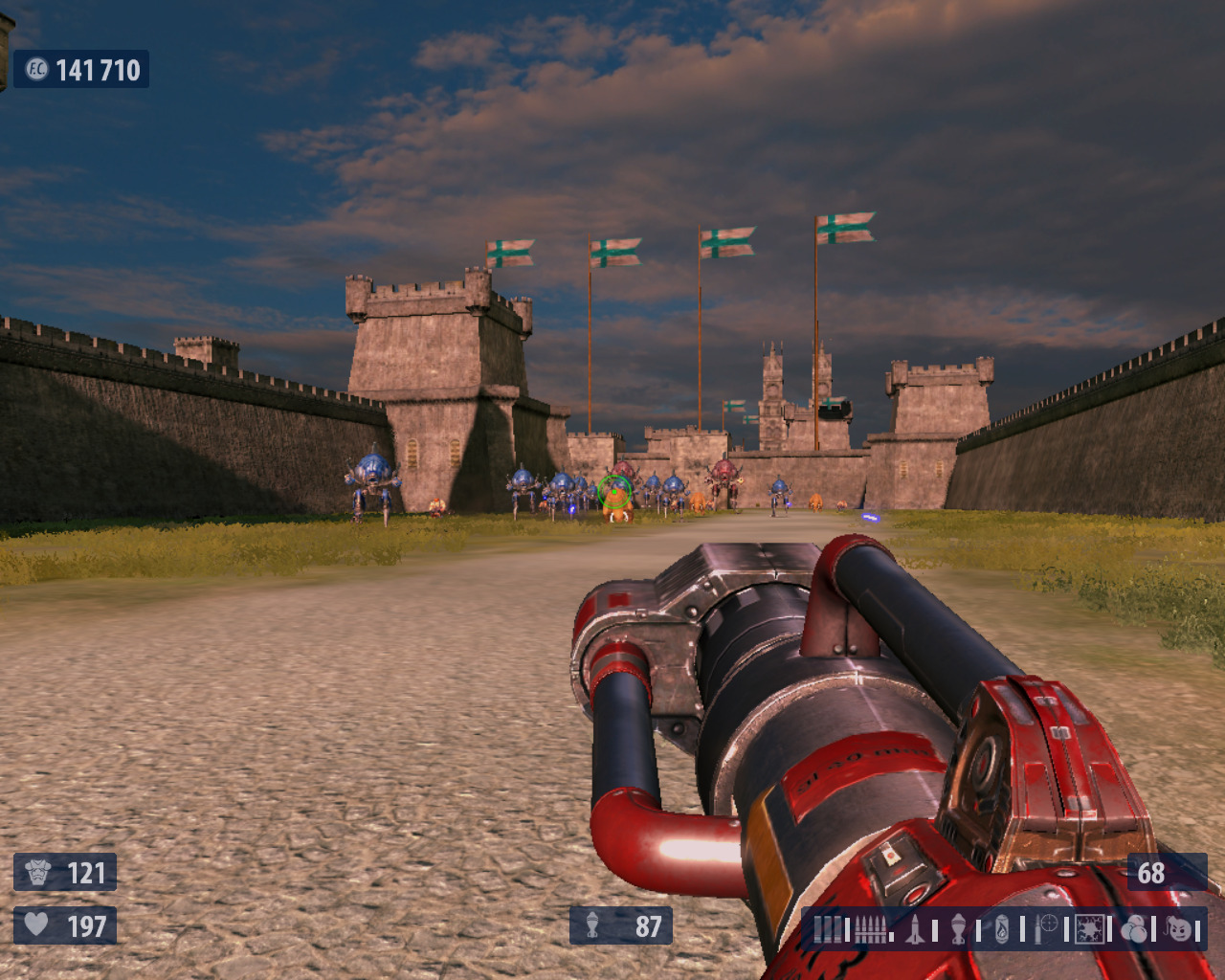Select the sniper bullet crosshair icon

coord(1046,928)
